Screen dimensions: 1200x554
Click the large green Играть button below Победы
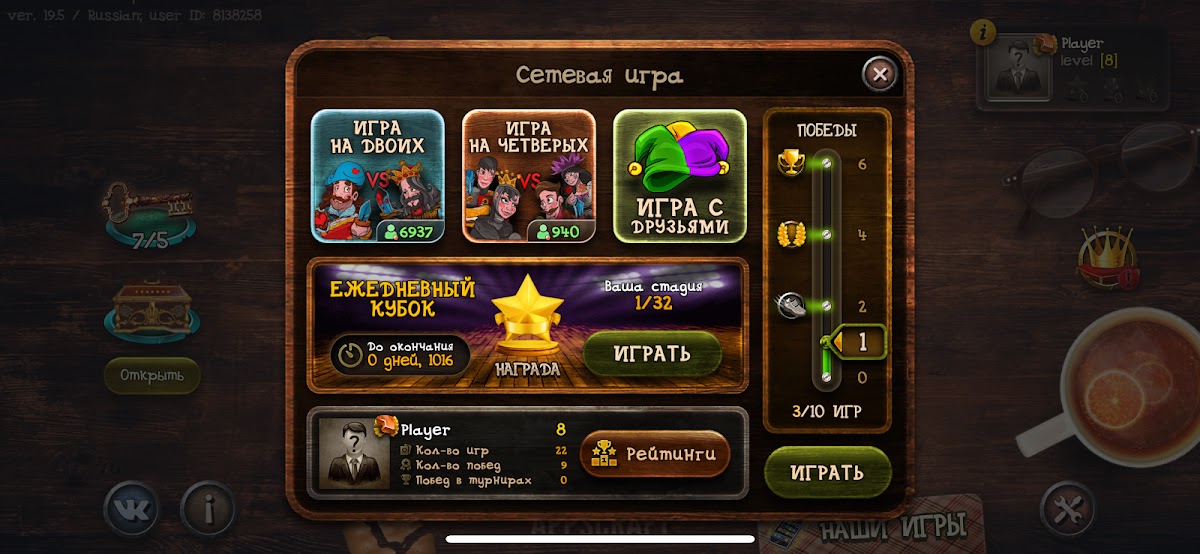click(x=827, y=472)
